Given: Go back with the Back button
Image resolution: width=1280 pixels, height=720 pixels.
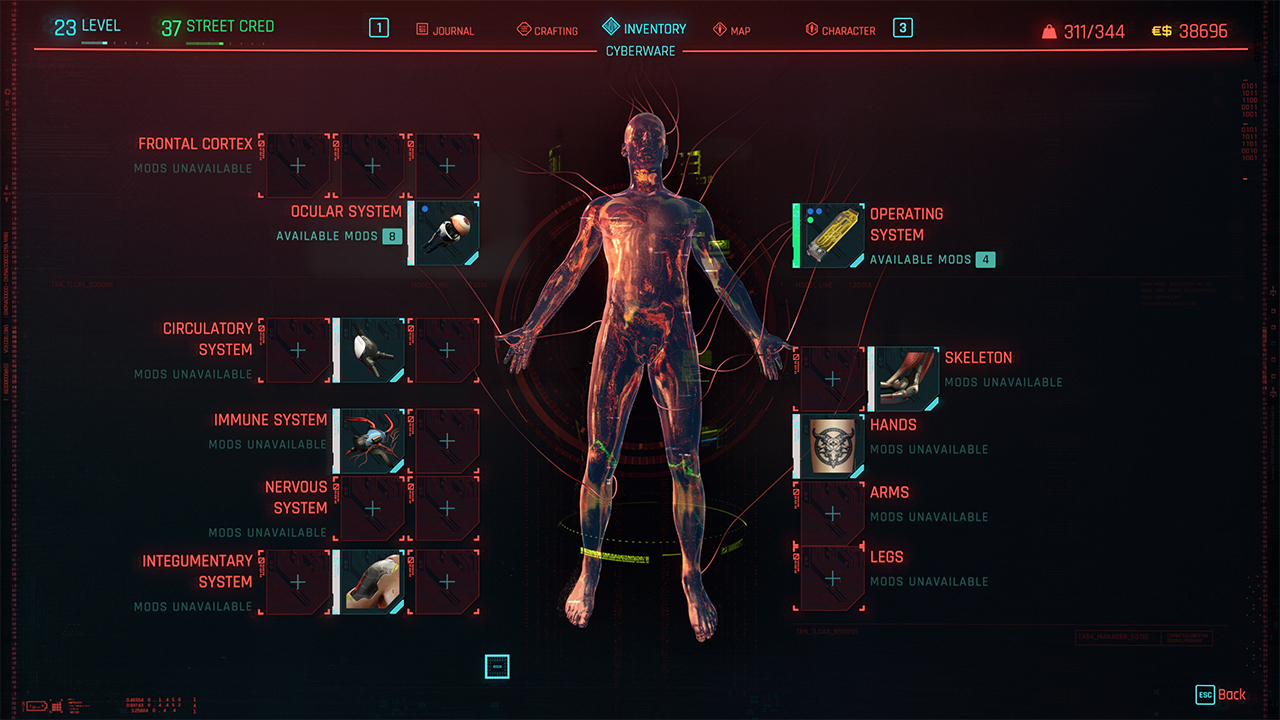Looking at the screenshot, I should point(1221,694).
